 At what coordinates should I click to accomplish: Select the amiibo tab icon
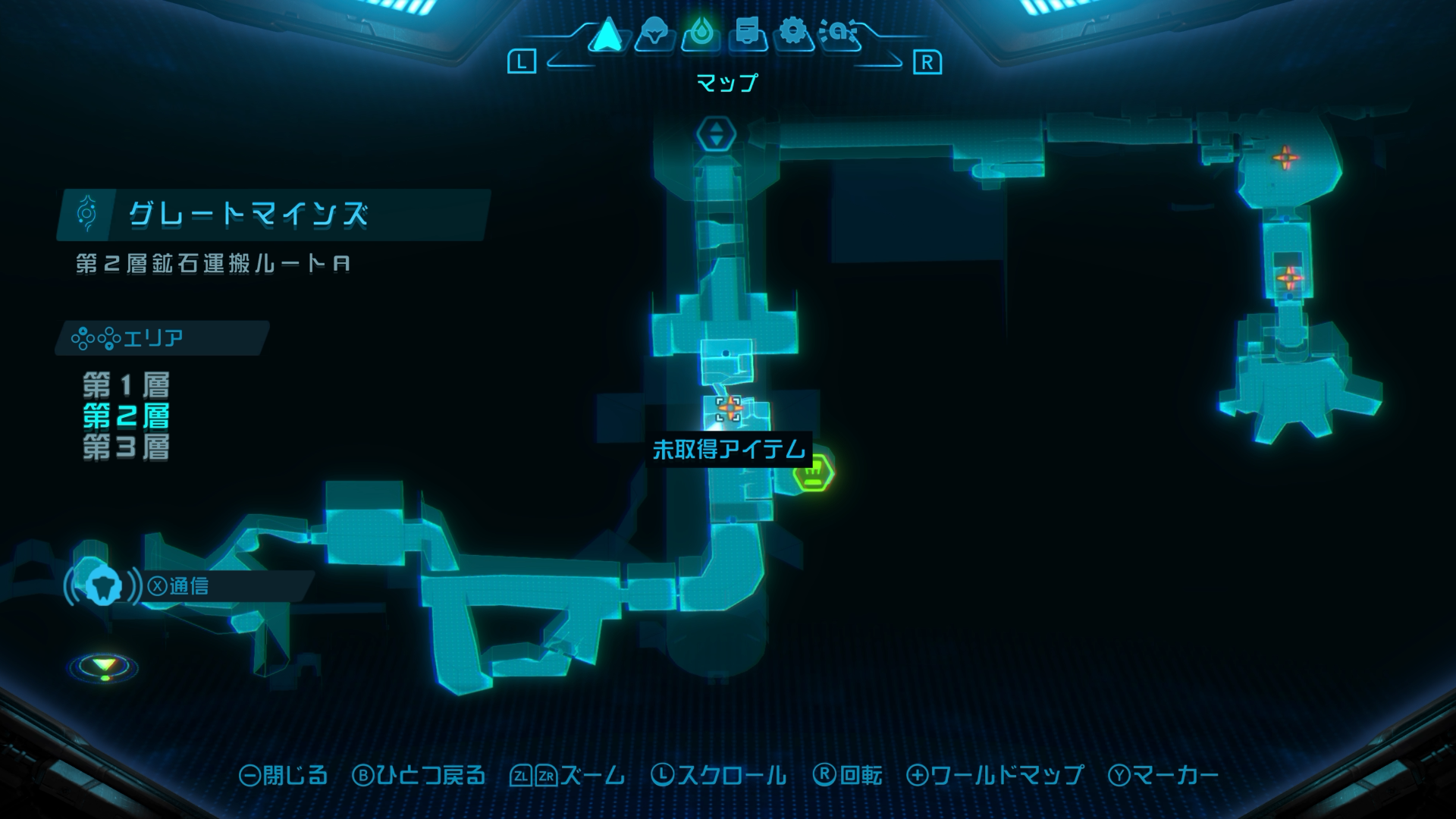click(839, 34)
